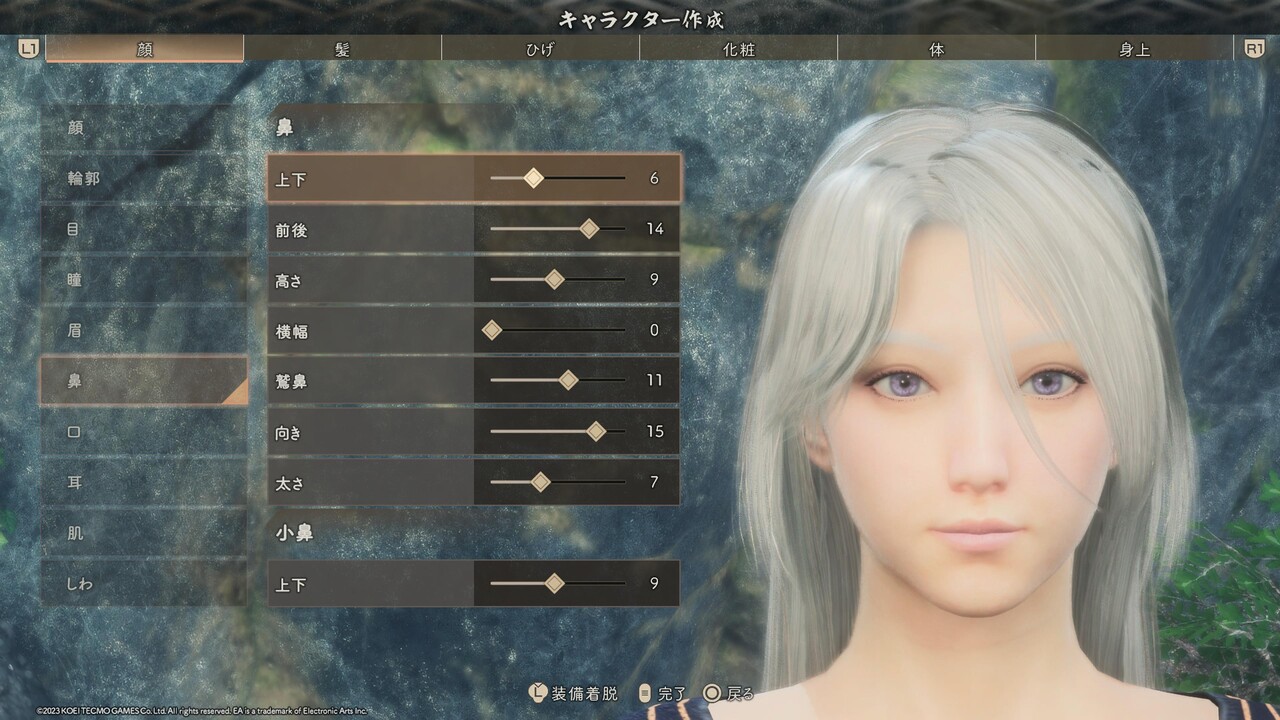Select the 目 (eyes) category
Screen dimensions: 1280x720
(143, 229)
